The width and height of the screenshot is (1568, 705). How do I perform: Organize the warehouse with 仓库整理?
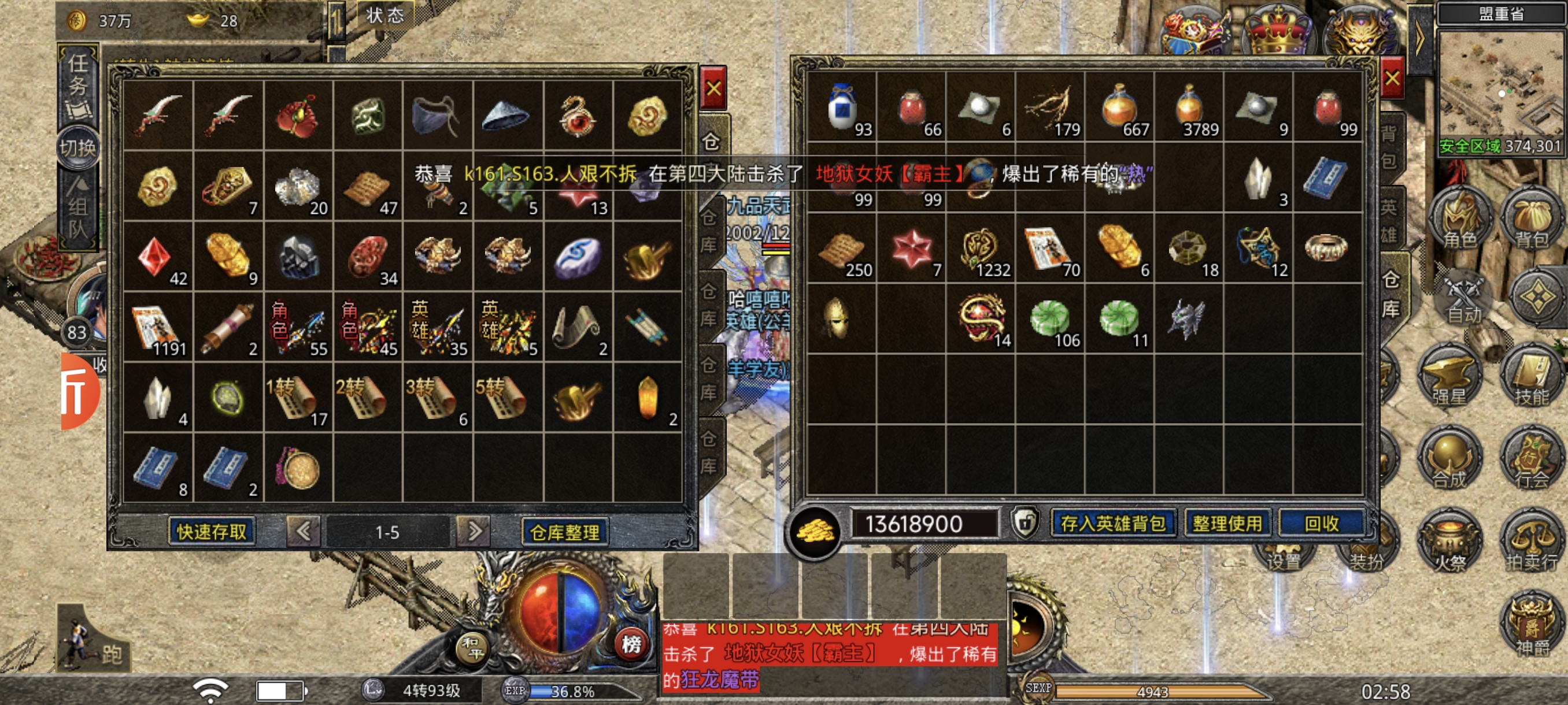[x=565, y=532]
